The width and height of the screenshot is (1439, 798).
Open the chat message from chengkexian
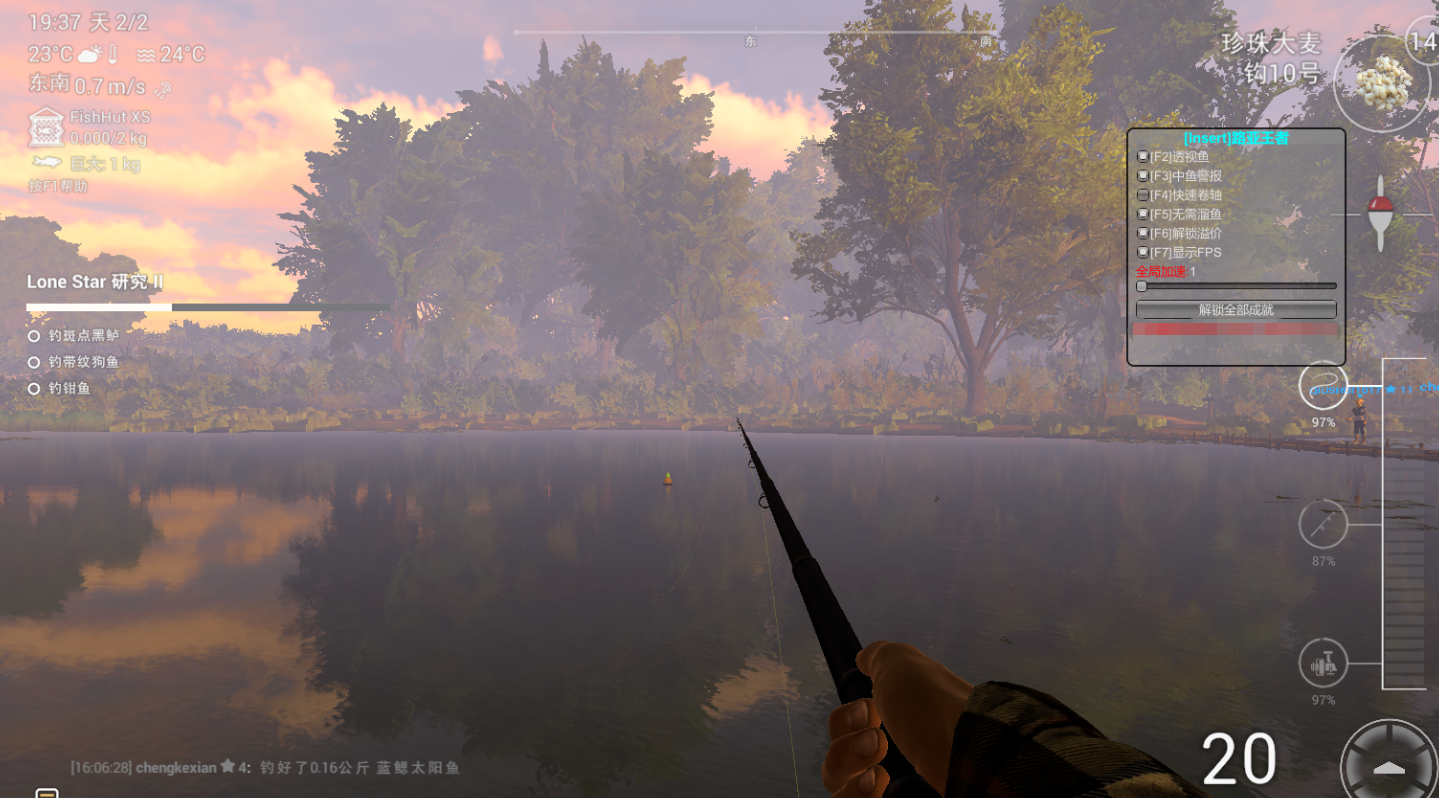click(265, 767)
